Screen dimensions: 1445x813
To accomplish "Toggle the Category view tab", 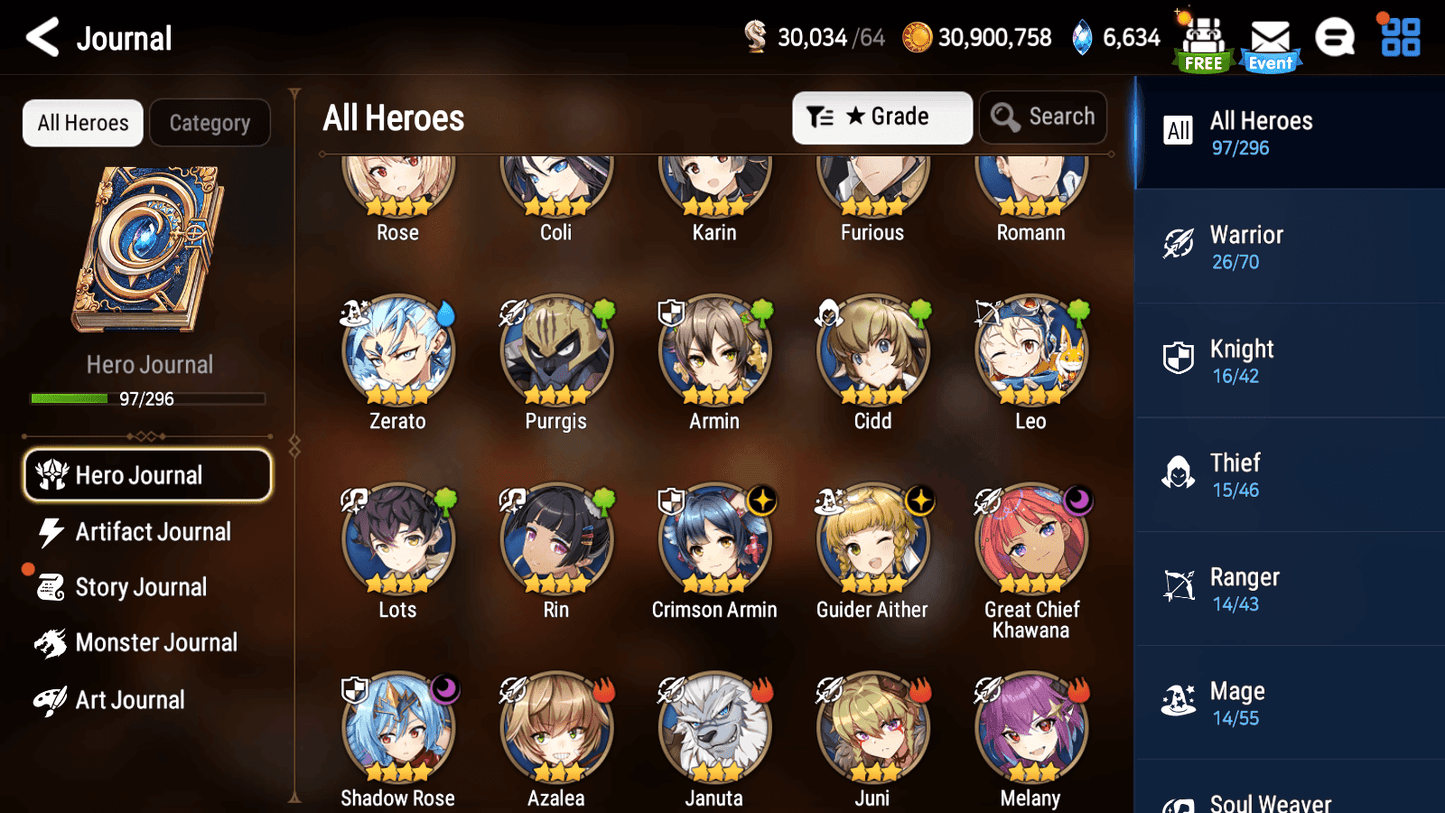I will point(210,122).
